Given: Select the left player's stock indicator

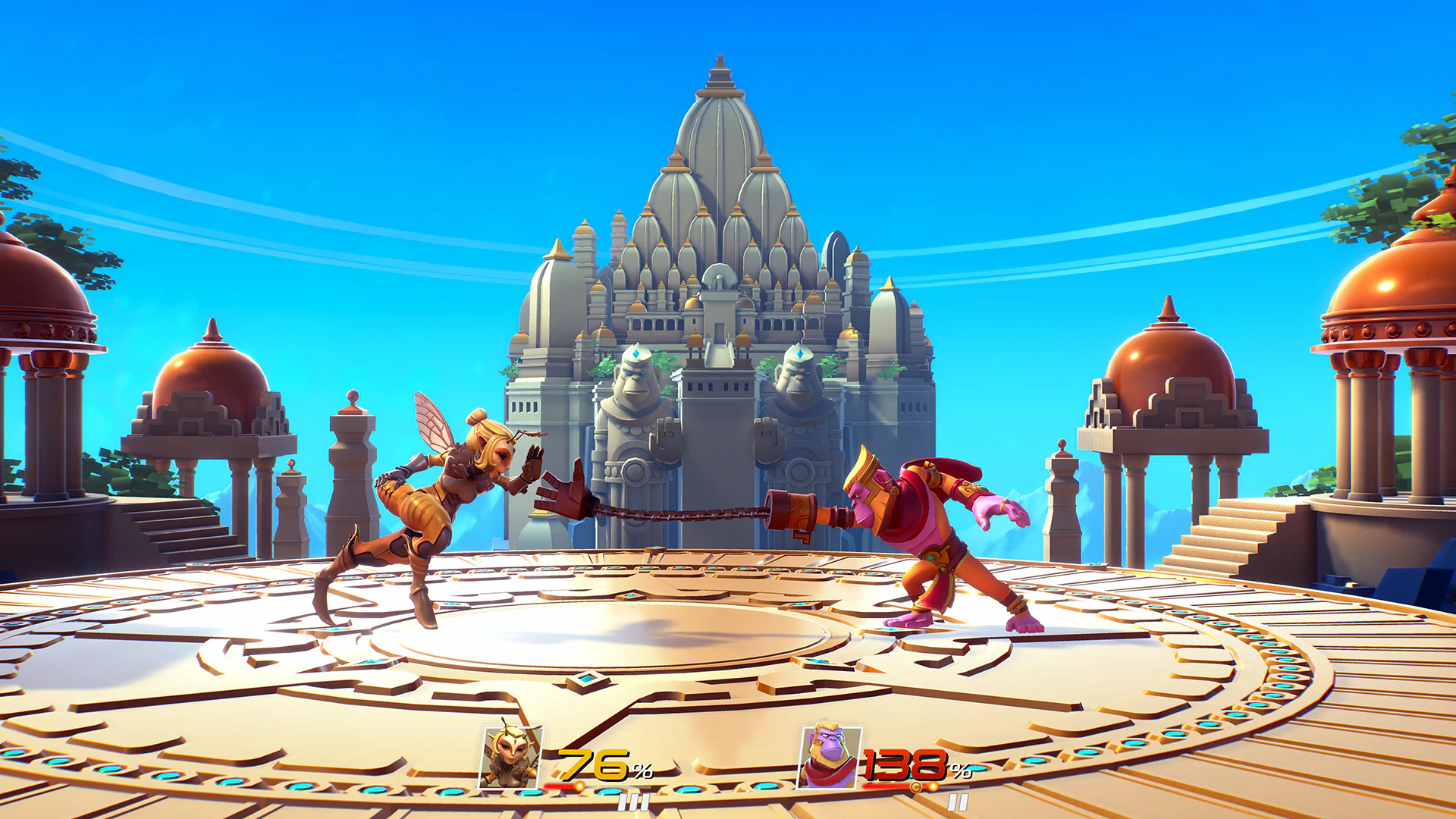Looking at the screenshot, I should 632,803.
